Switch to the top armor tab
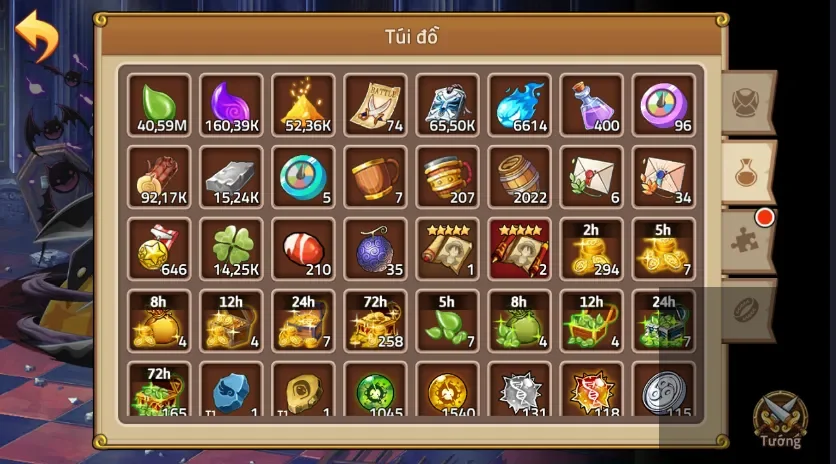Viewport: 836px width, 464px height. (748, 103)
